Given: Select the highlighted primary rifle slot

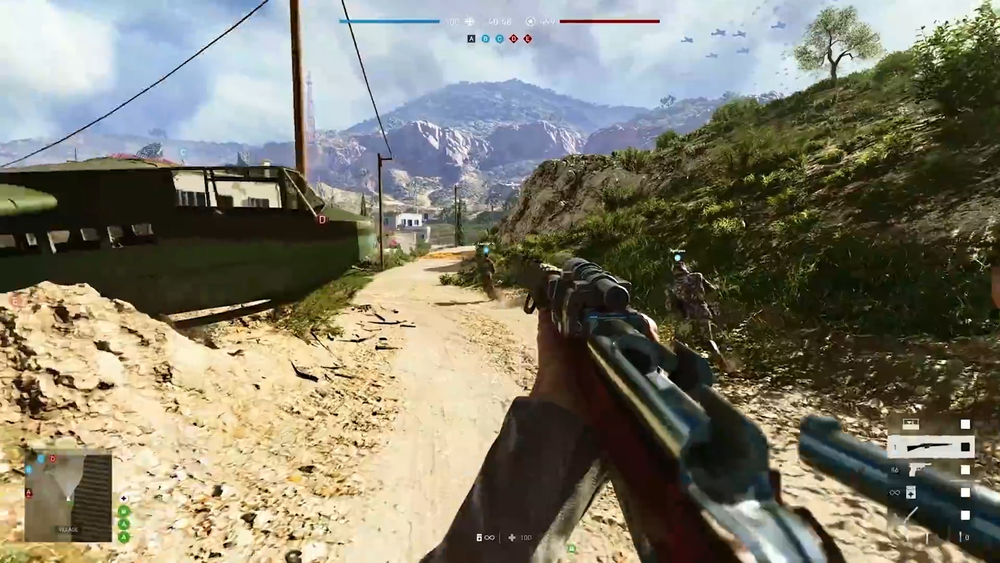Looking at the screenshot, I should click(x=930, y=447).
